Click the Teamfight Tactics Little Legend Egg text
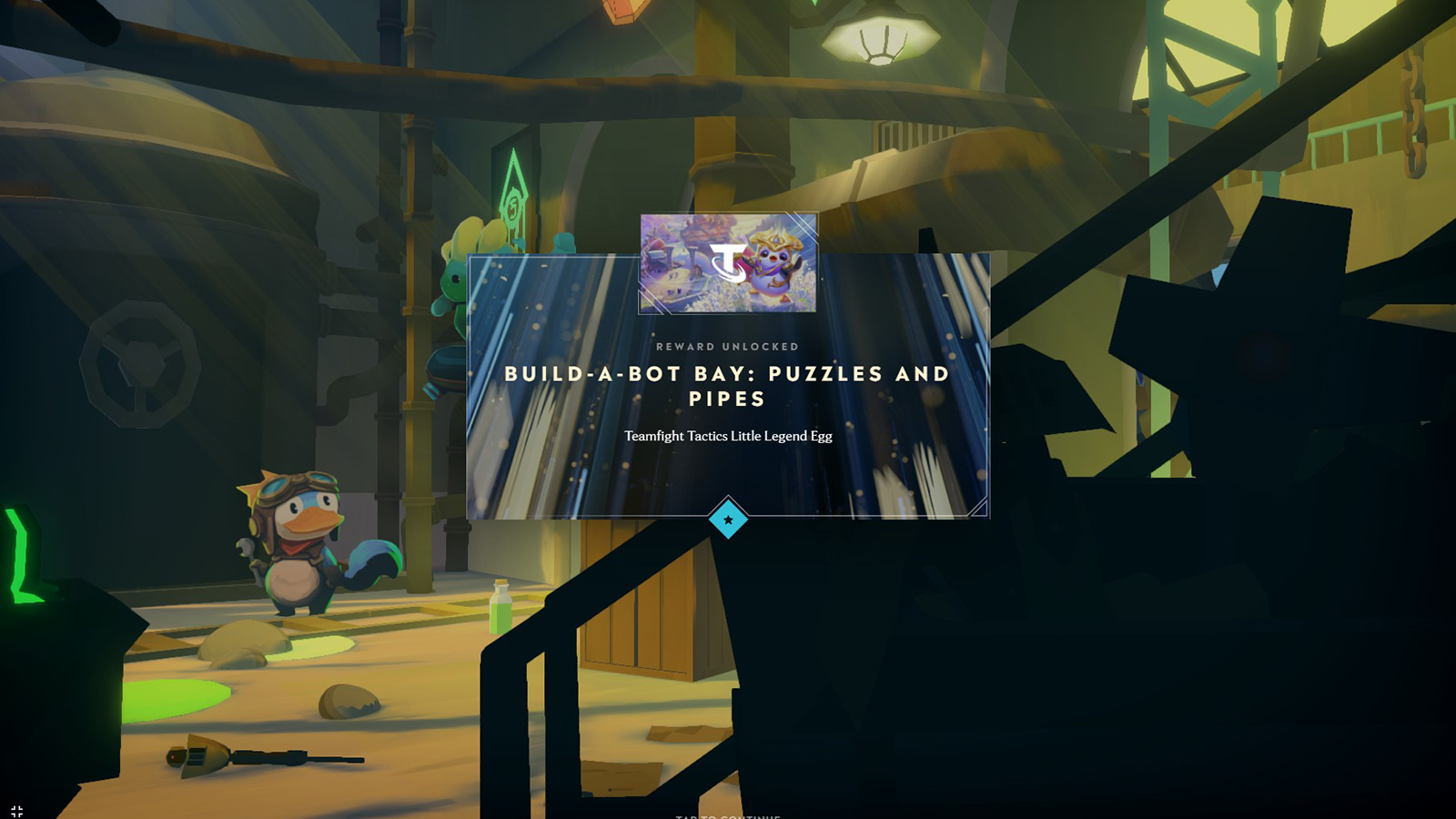 (x=727, y=436)
